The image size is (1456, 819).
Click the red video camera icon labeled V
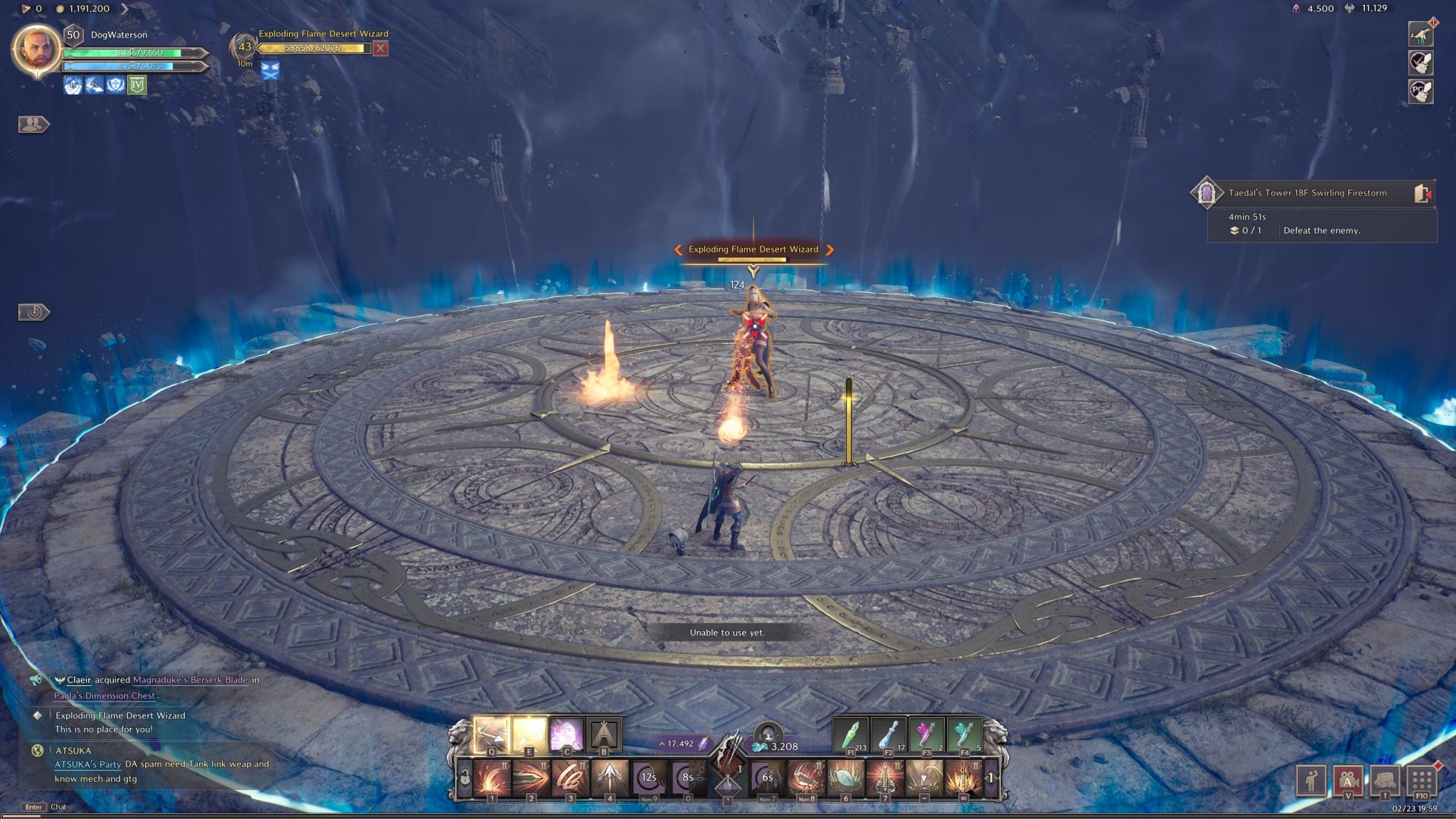(x=1349, y=780)
